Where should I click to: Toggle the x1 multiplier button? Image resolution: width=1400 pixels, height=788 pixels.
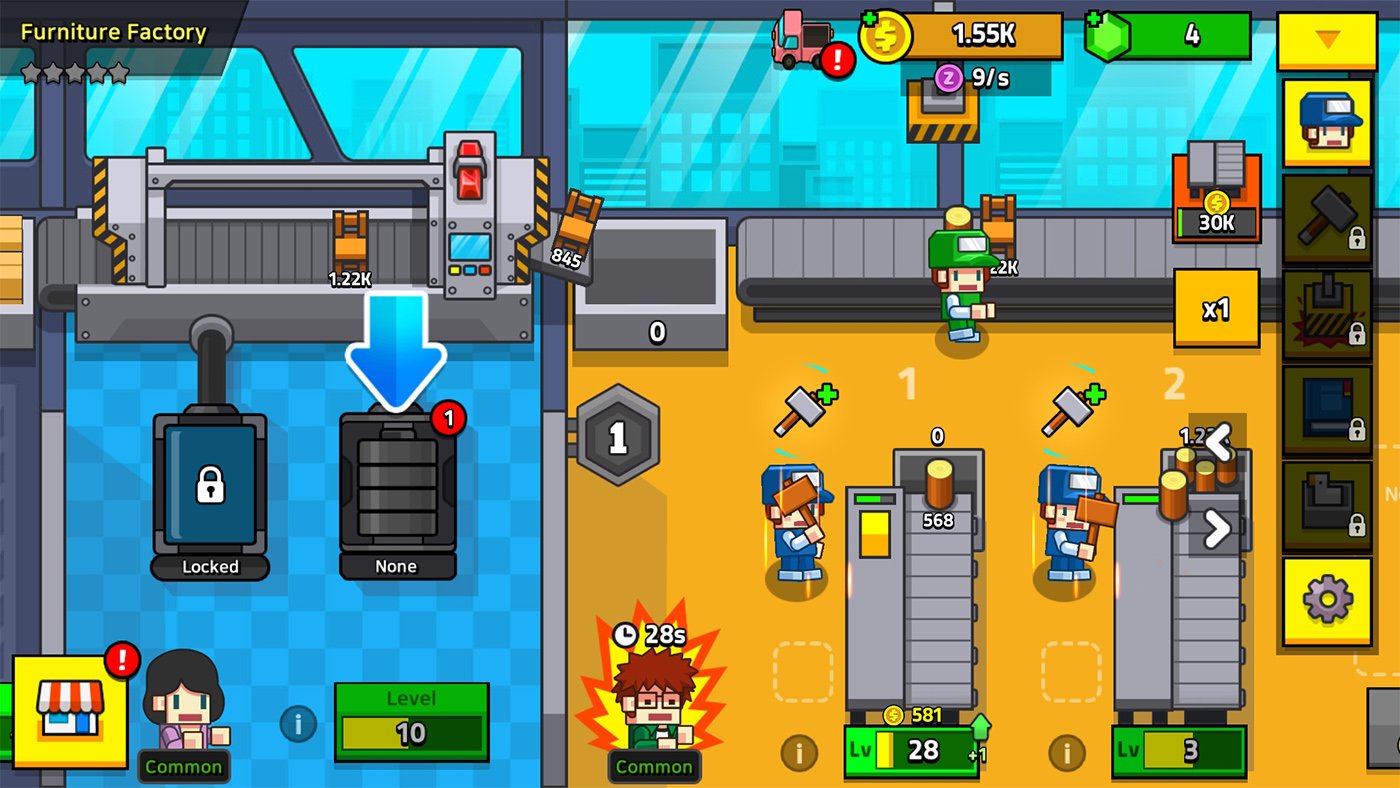pyautogui.click(x=1216, y=310)
